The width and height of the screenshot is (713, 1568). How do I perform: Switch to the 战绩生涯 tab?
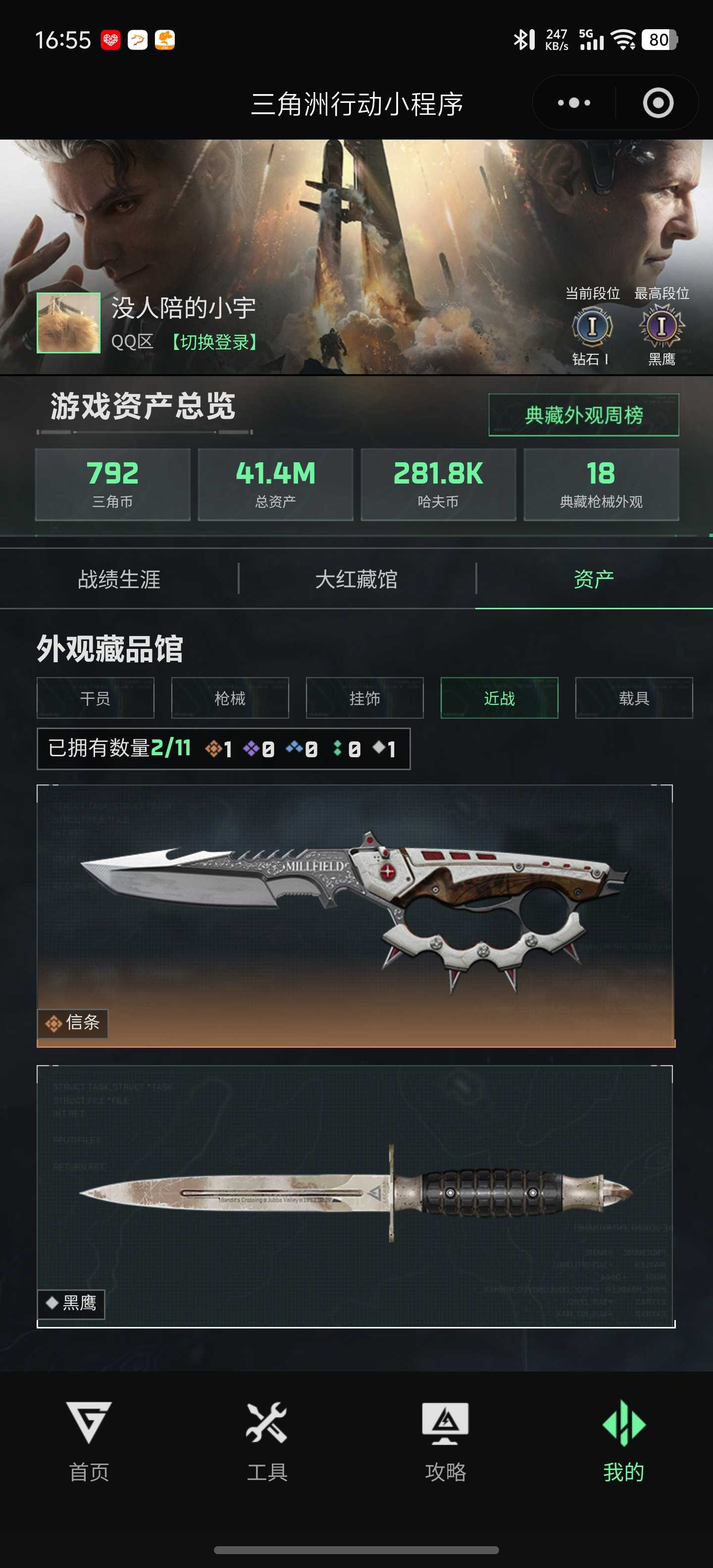[x=119, y=580]
